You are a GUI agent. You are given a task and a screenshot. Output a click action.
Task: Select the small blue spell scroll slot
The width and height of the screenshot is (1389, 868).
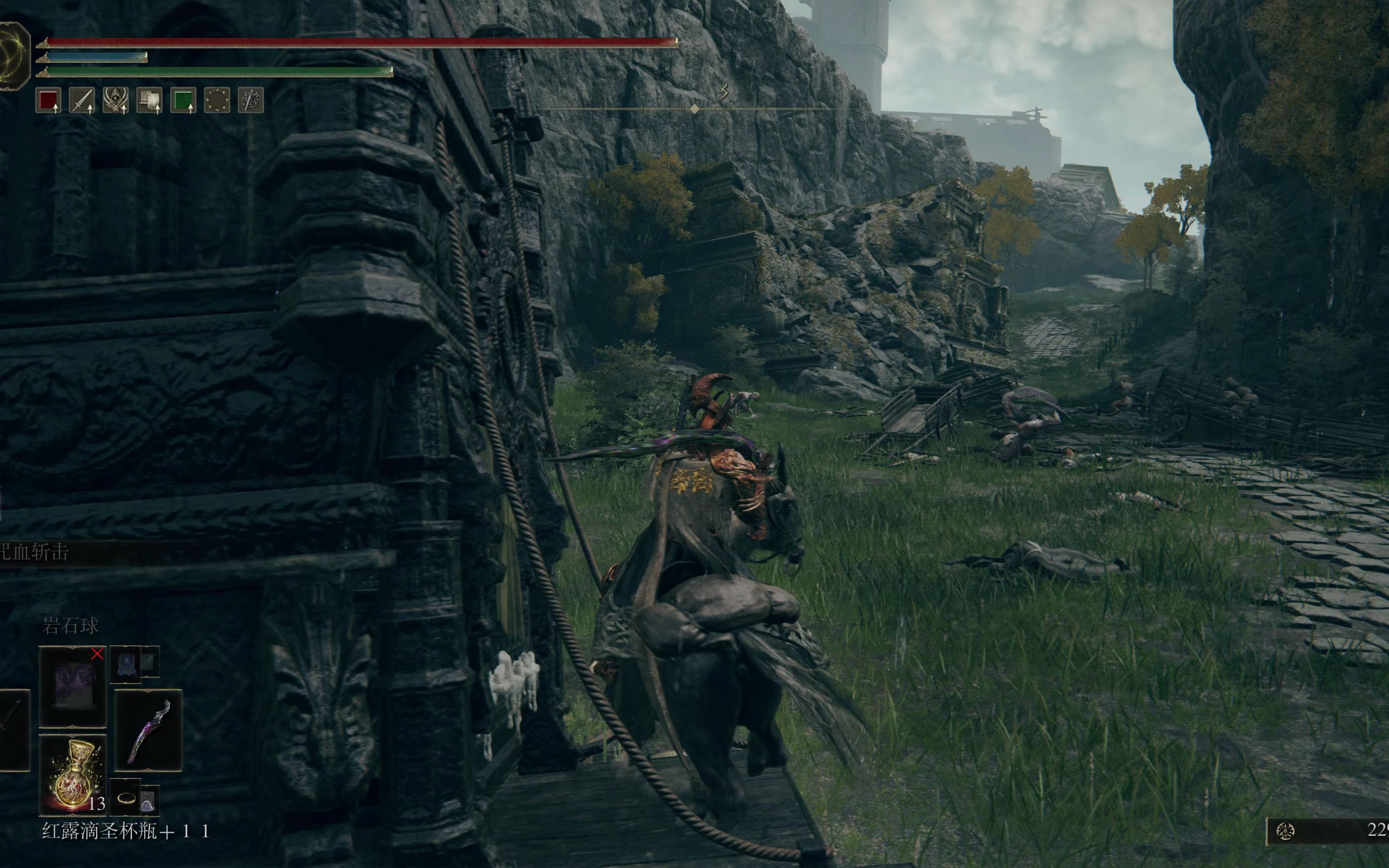point(125,664)
